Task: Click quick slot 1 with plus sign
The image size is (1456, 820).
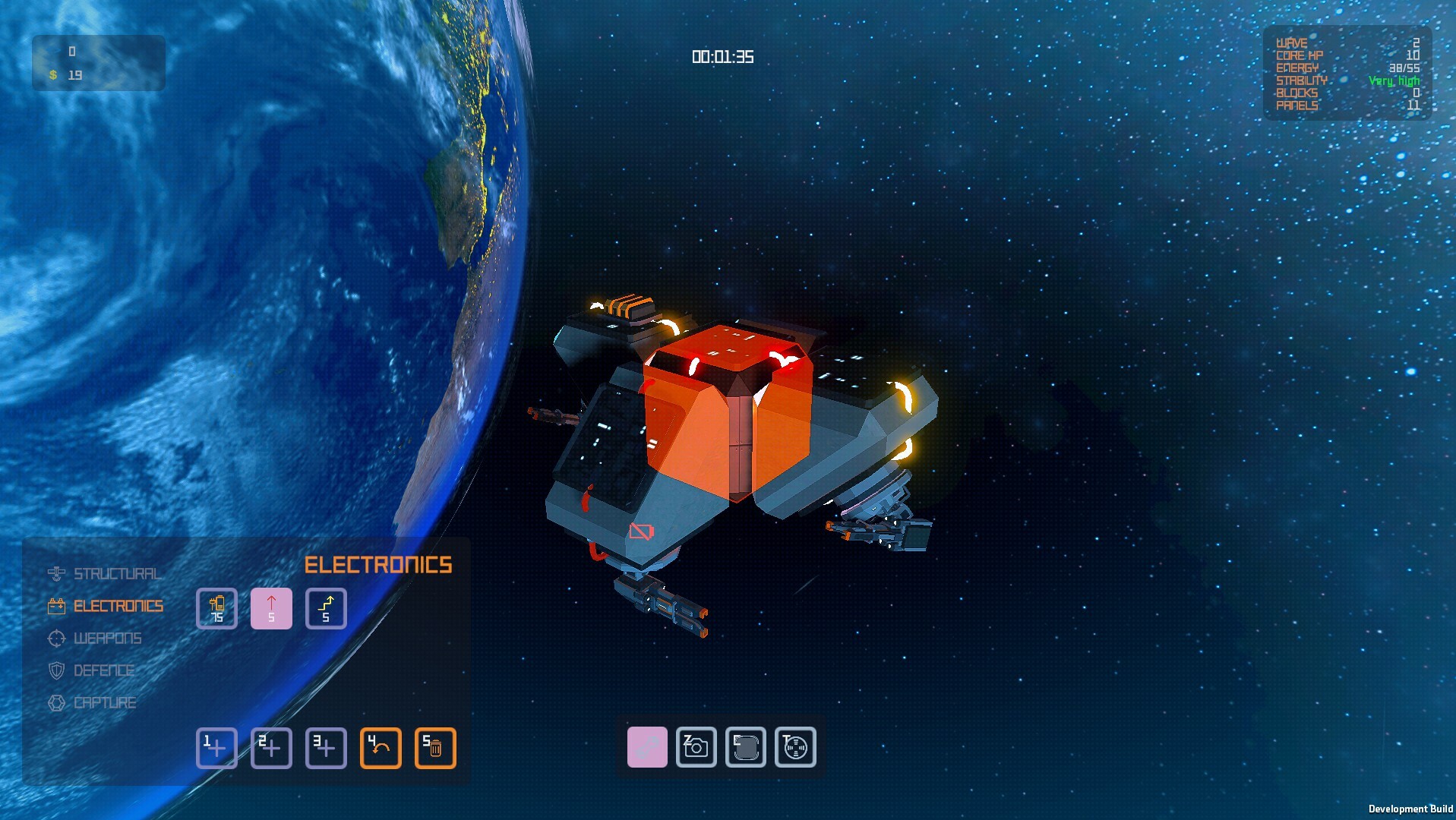Action: click(x=217, y=748)
